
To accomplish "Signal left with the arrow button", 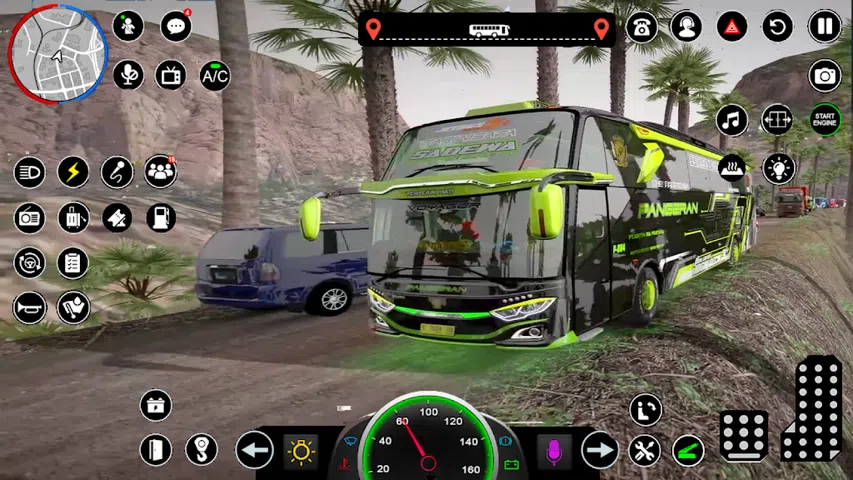I will click(x=255, y=450).
